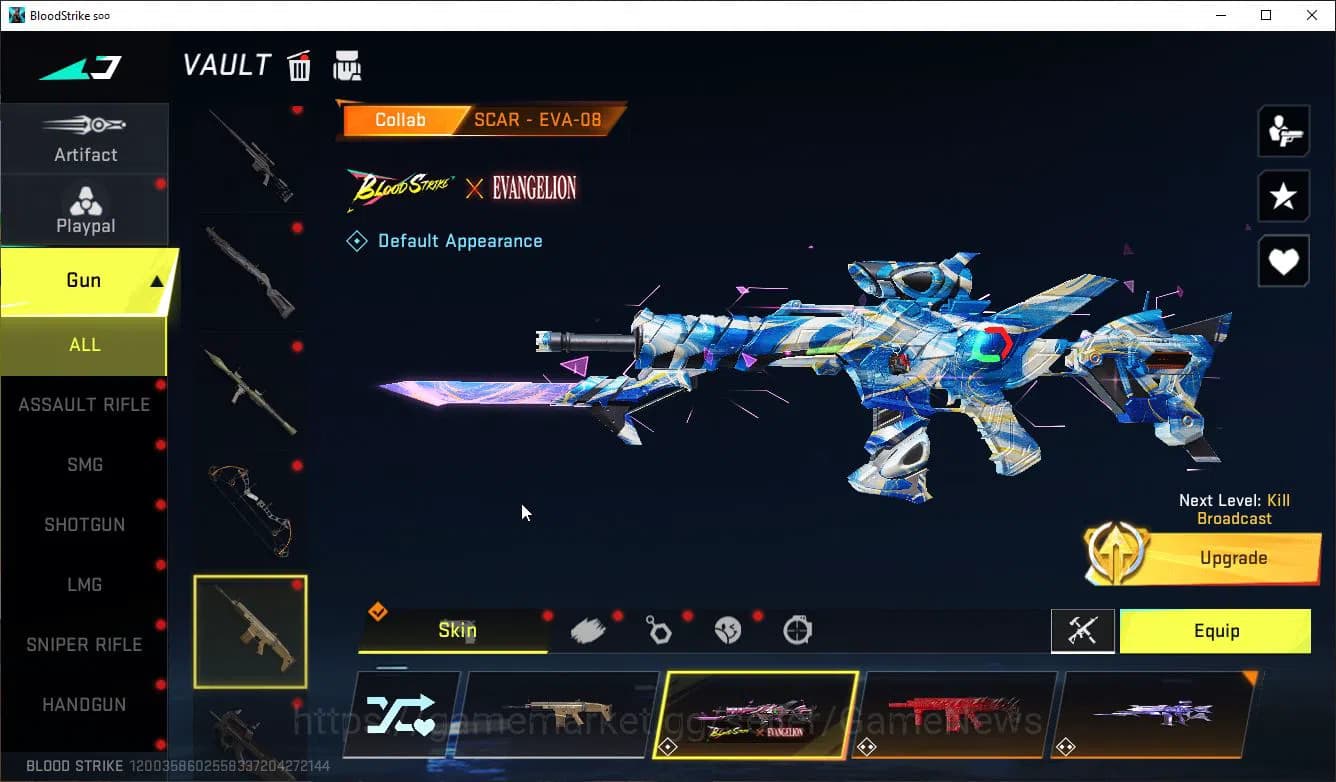Favorite the weapon with the heart icon
The image size is (1336, 782).
[x=1283, y=261]
